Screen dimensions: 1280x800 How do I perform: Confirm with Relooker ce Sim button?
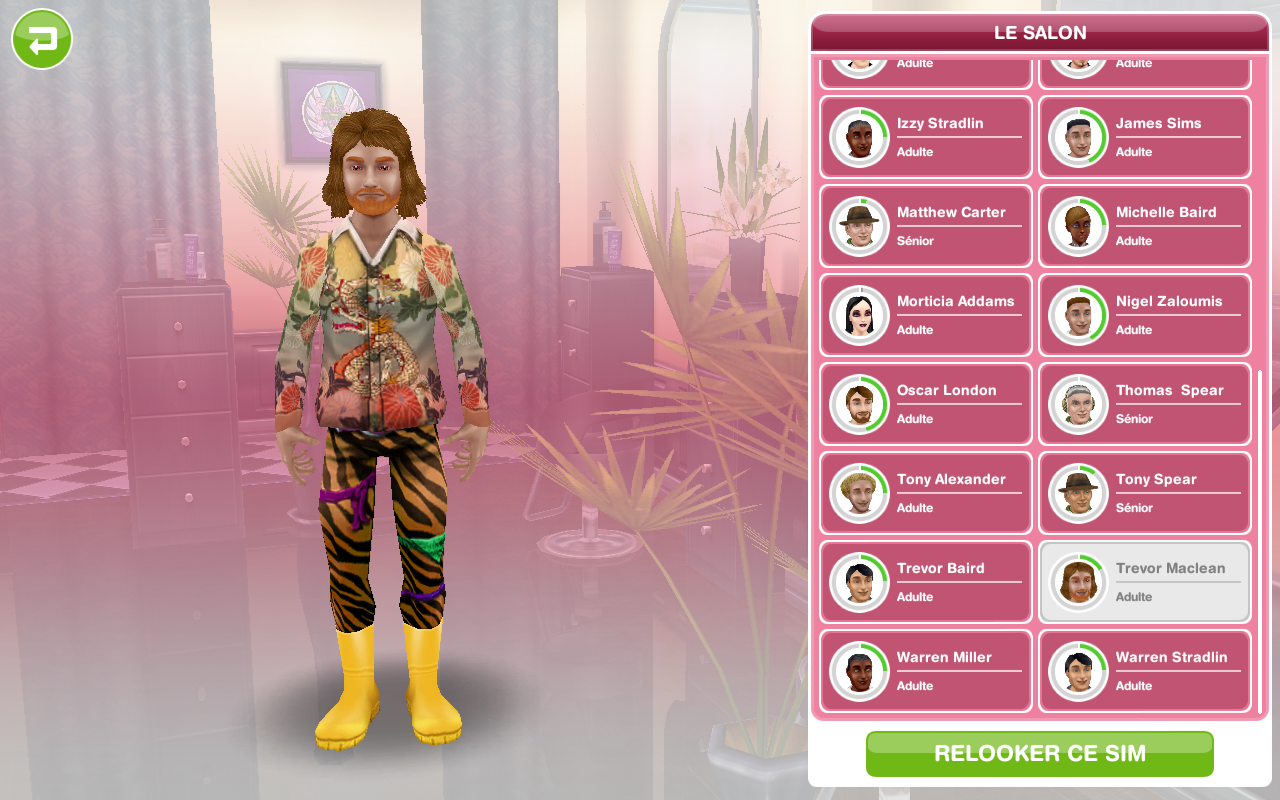point(1039,754)
